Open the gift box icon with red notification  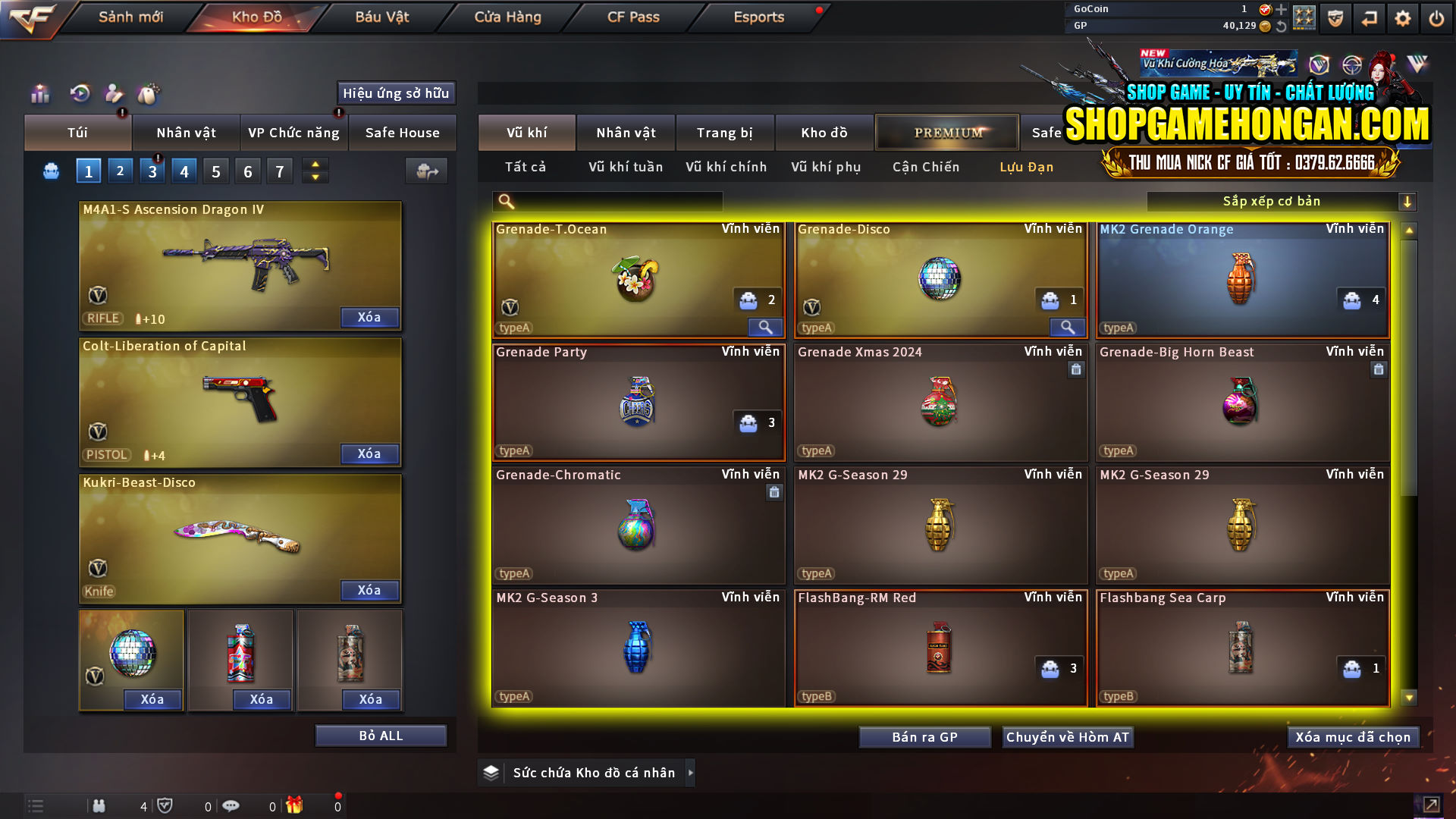[295, 806]
